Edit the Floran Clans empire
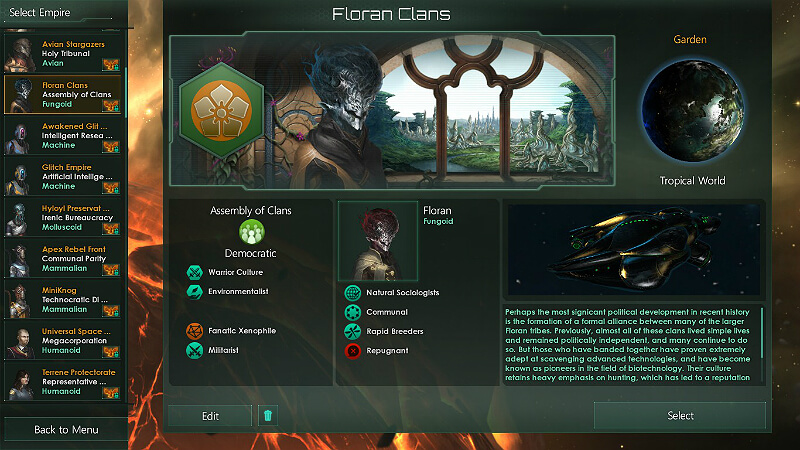The image size is (800, 450). 209,416
